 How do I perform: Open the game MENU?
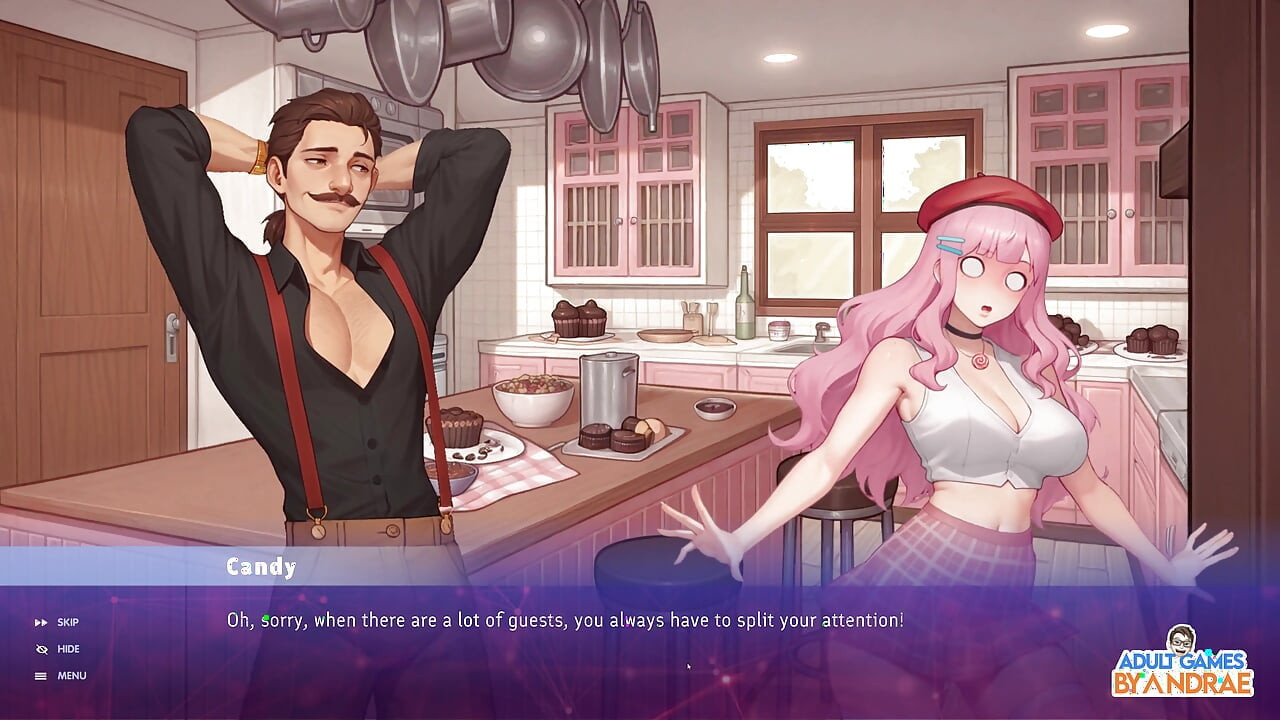[x=71, y=675]
